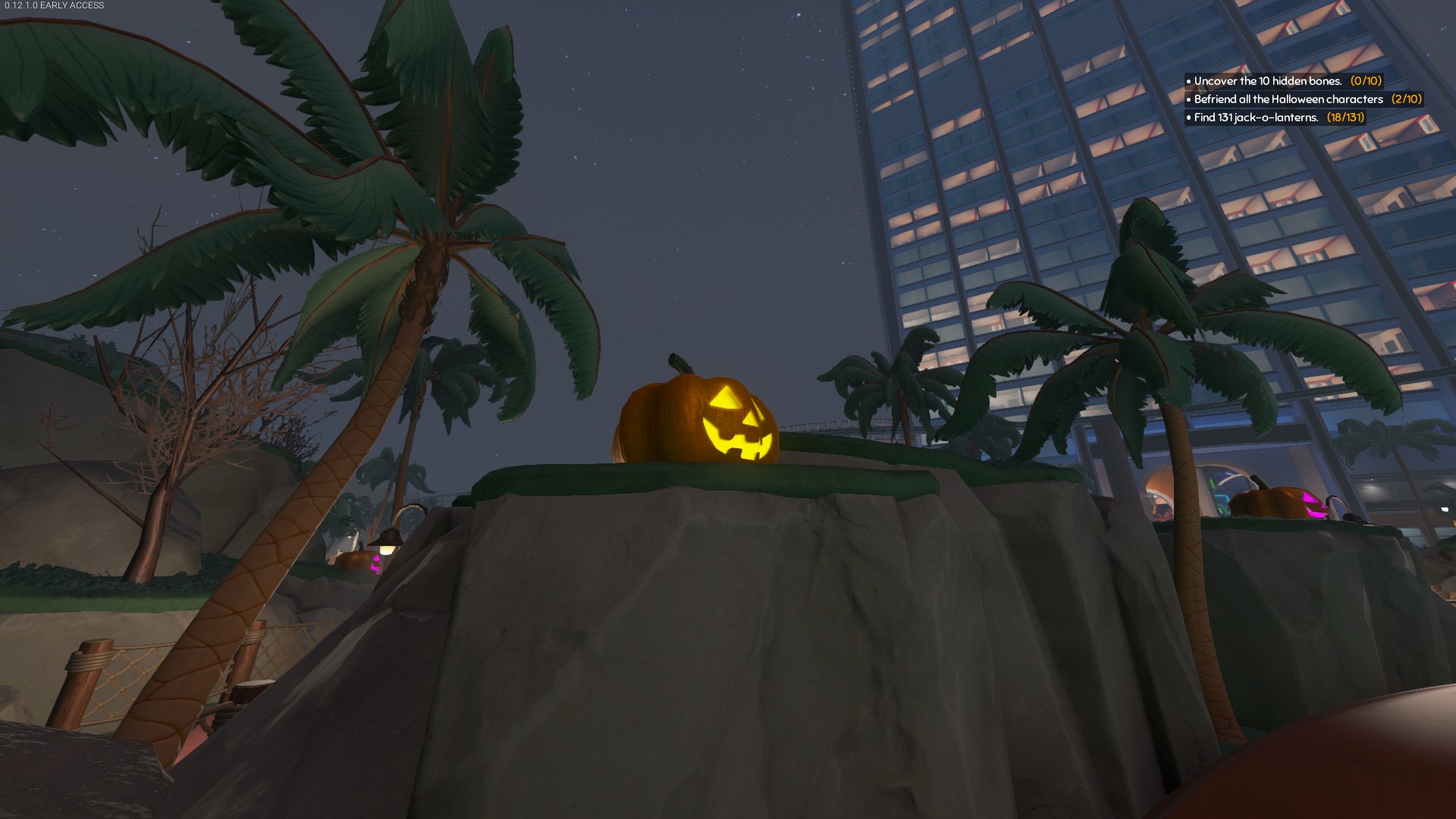Click the glowing jack-o-lantern on the cliff

(x=698, y=417)
